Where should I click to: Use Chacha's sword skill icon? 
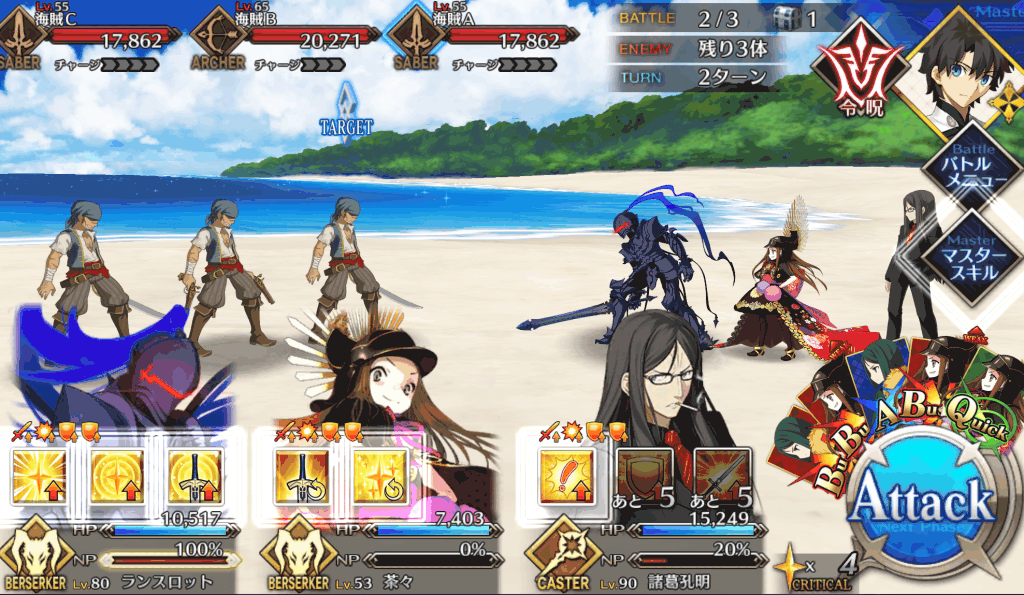(x=301, y=476)
